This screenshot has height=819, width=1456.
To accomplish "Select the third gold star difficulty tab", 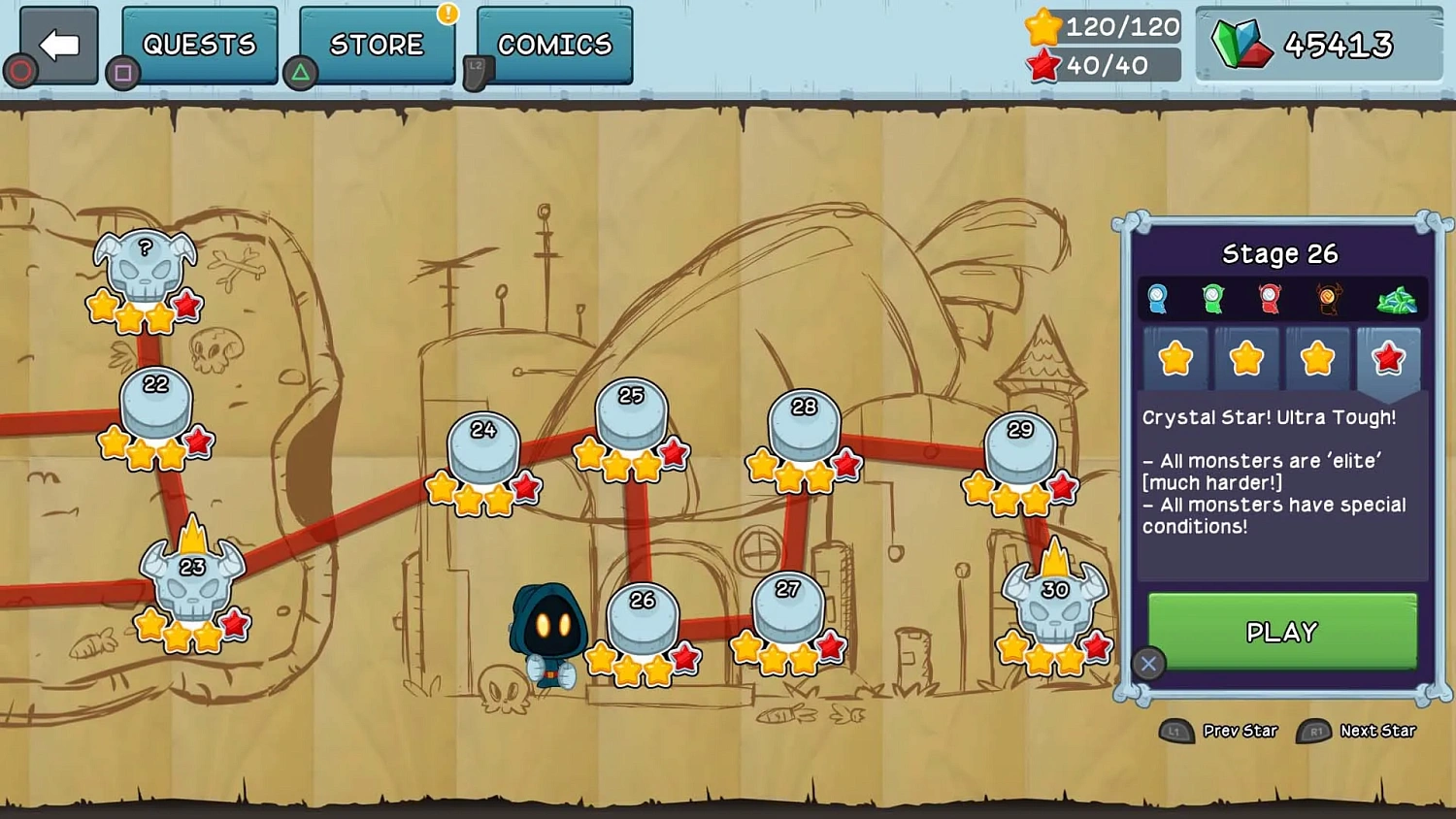I will click(1317, 359).
